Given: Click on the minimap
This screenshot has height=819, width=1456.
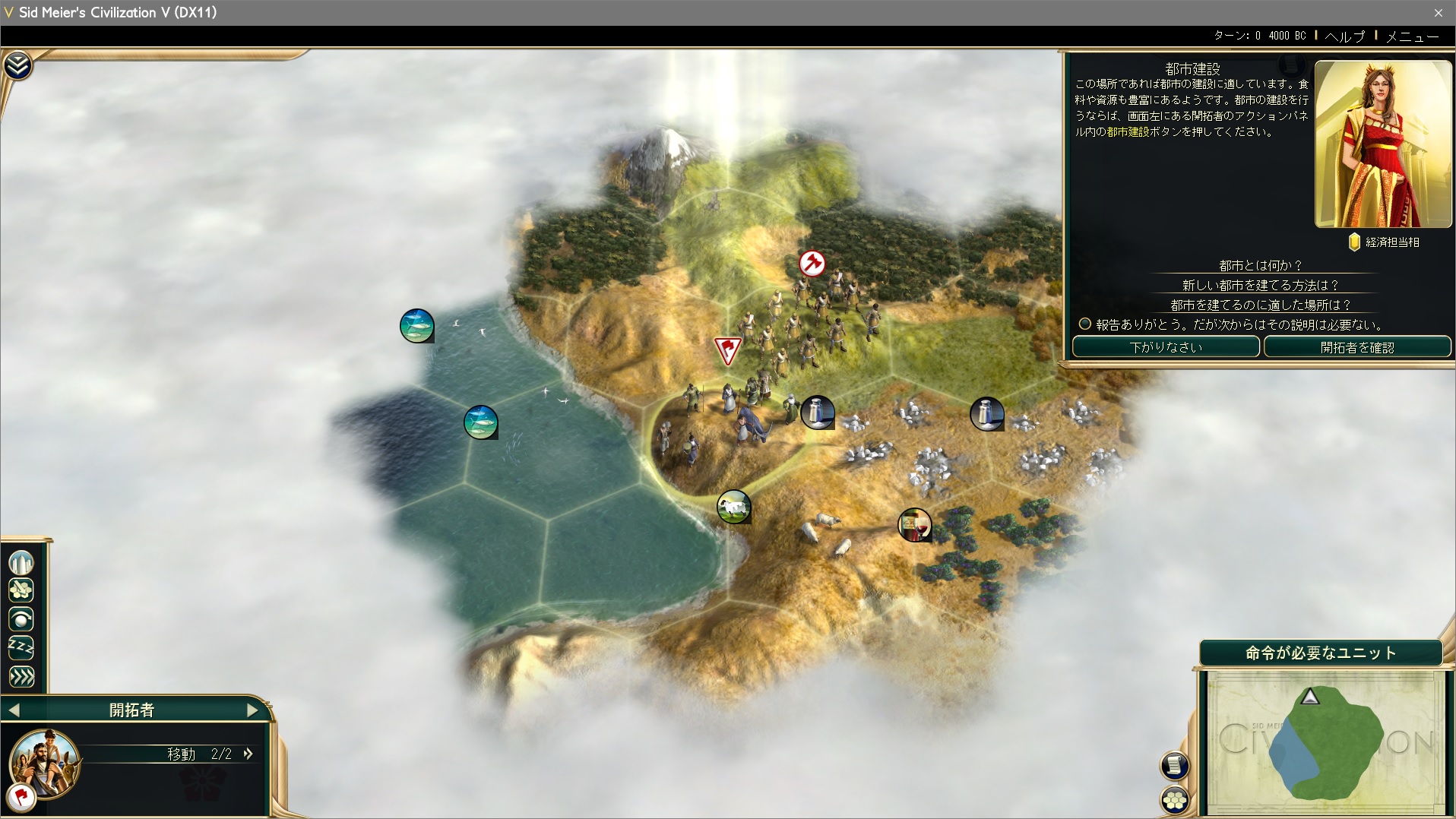Looking at the screenshot, I should click(1325, 743).
